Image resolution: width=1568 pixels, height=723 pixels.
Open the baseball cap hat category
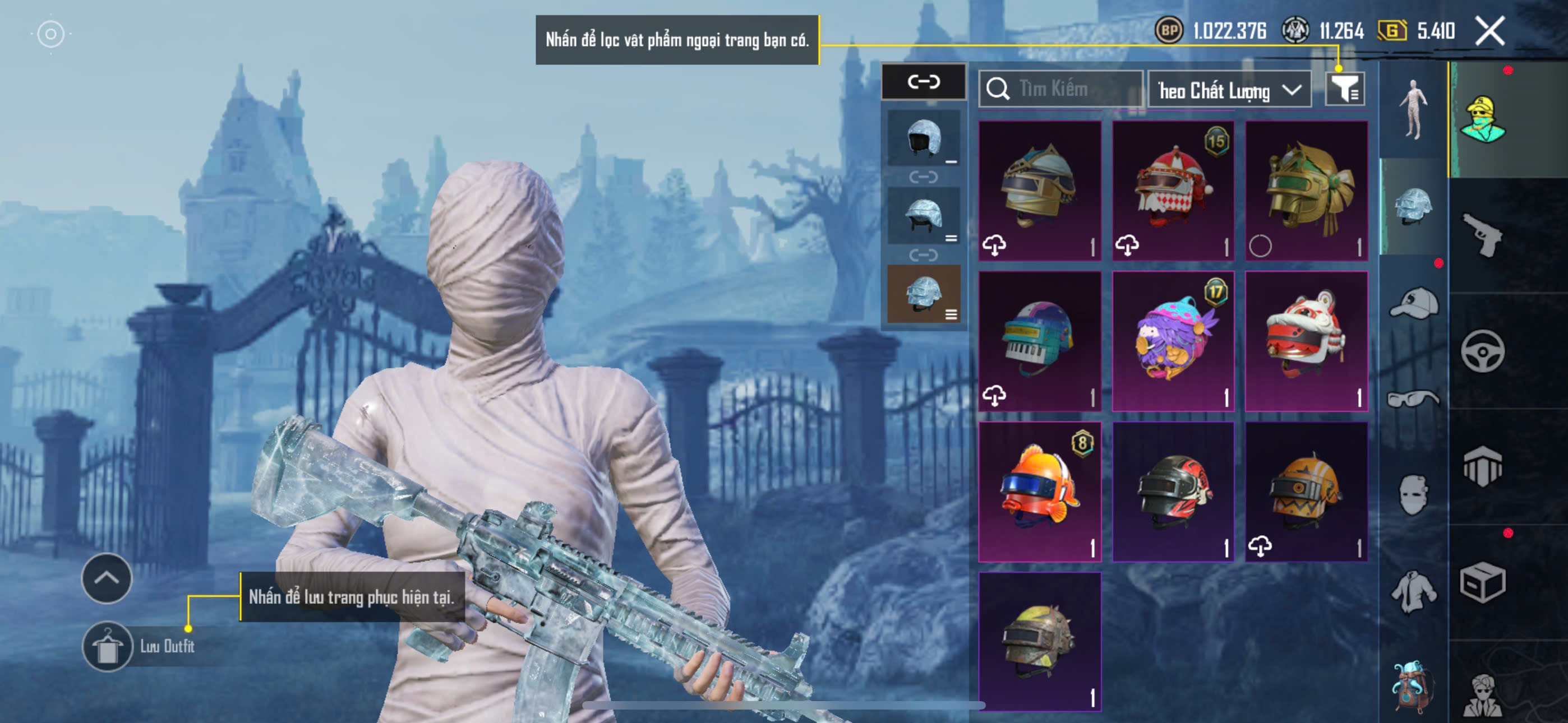click(x=1413, y=303)
